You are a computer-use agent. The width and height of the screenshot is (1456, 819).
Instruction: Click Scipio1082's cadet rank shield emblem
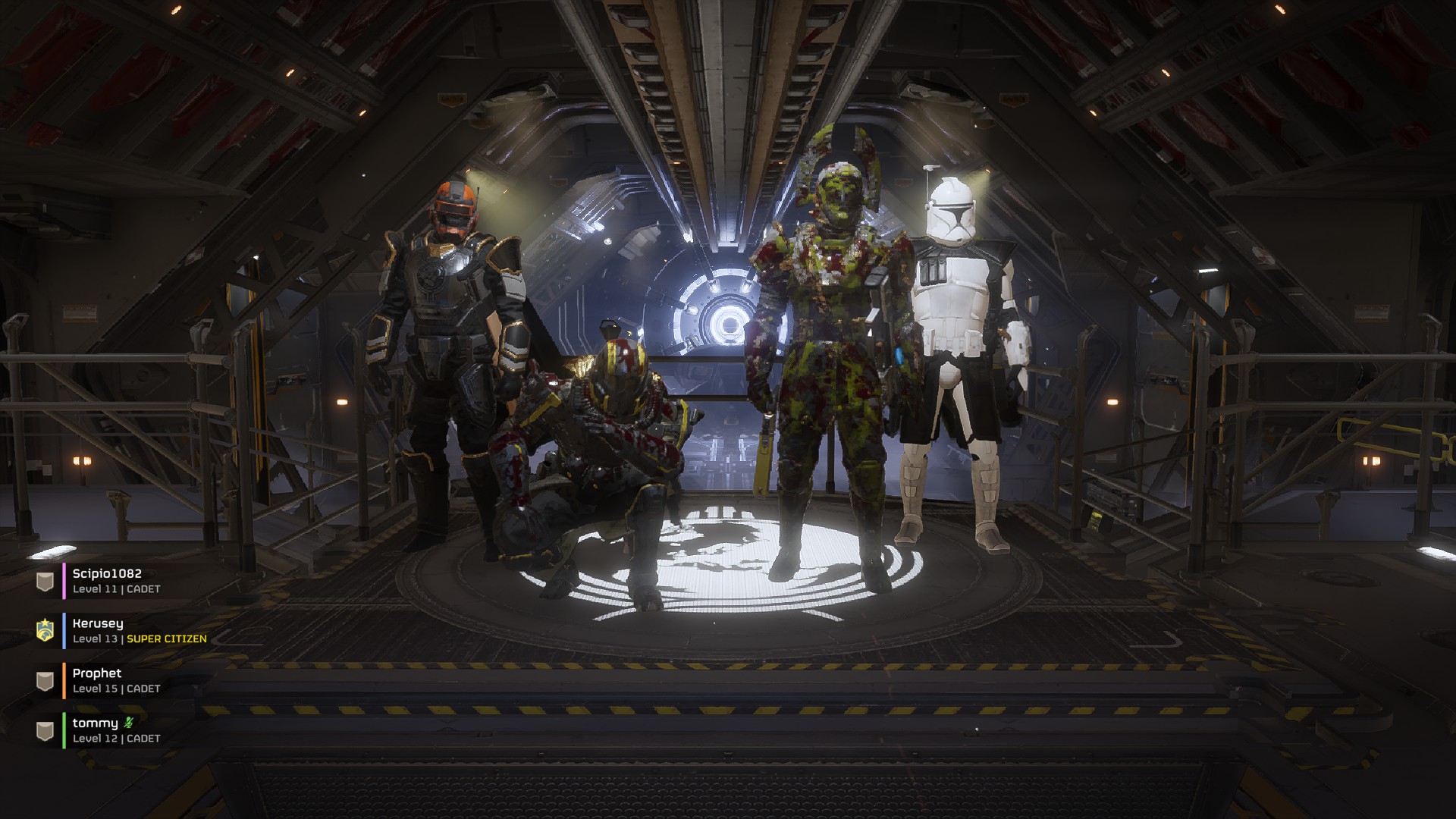pos(44,582)
